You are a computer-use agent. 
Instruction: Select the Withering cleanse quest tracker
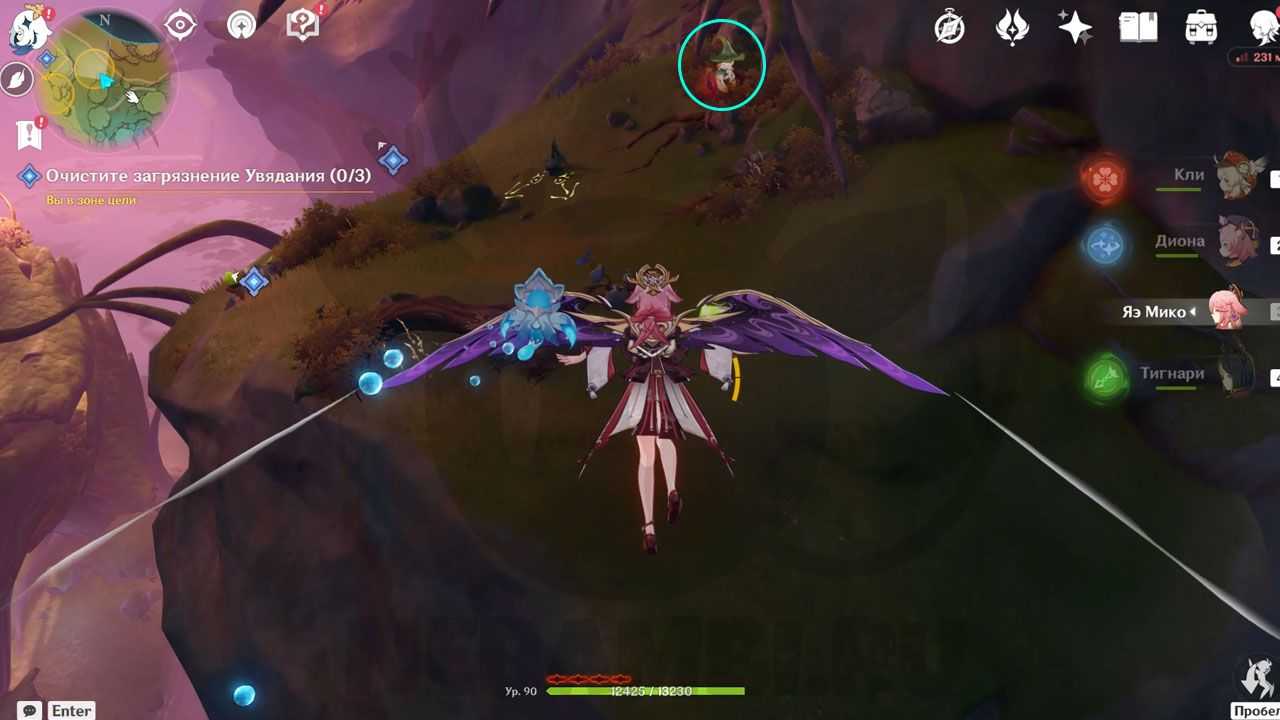pos(208,176)
